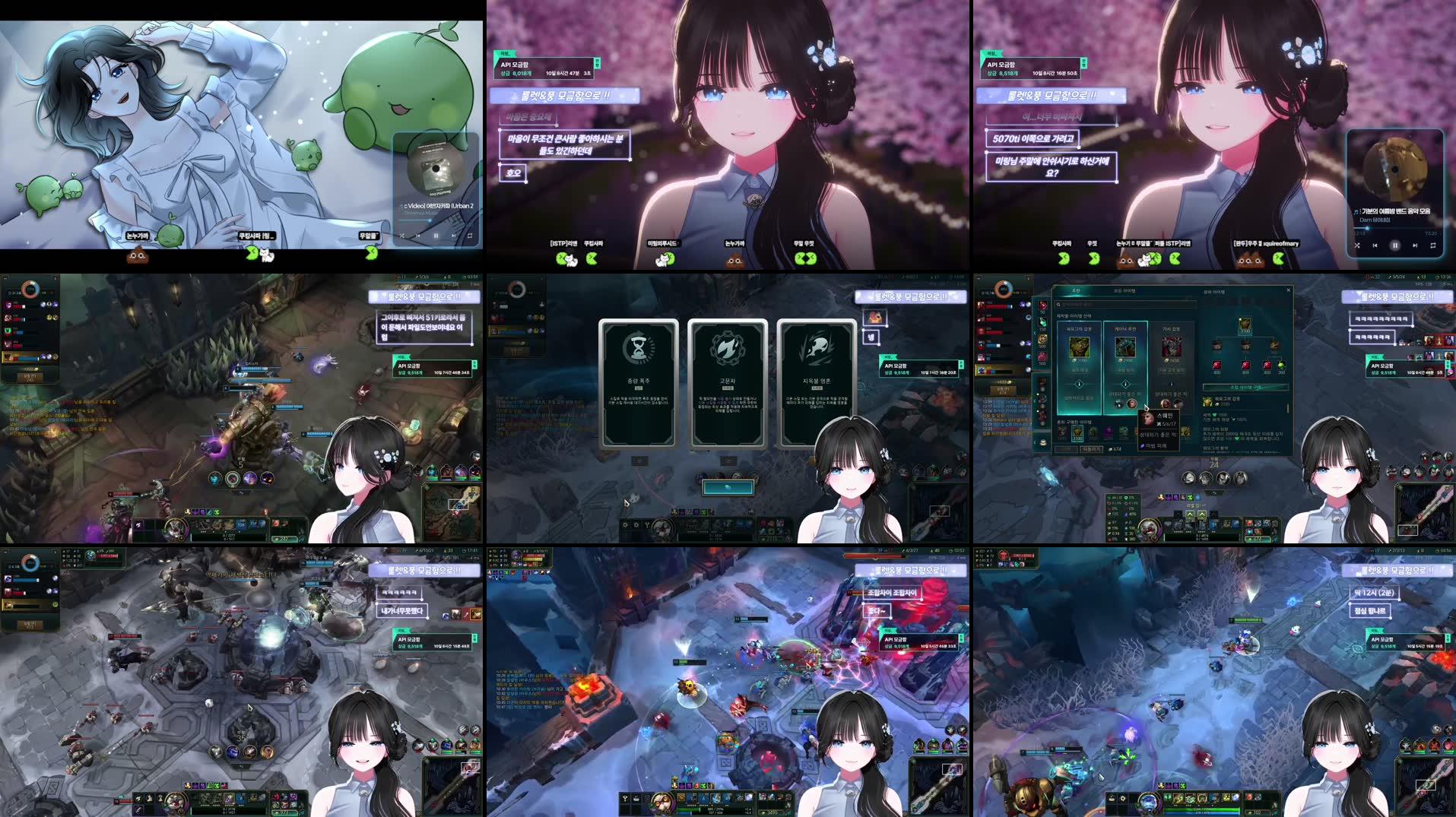
Task: Switch to the 모든 아이템 shop tab
Action: (1125, 291)
